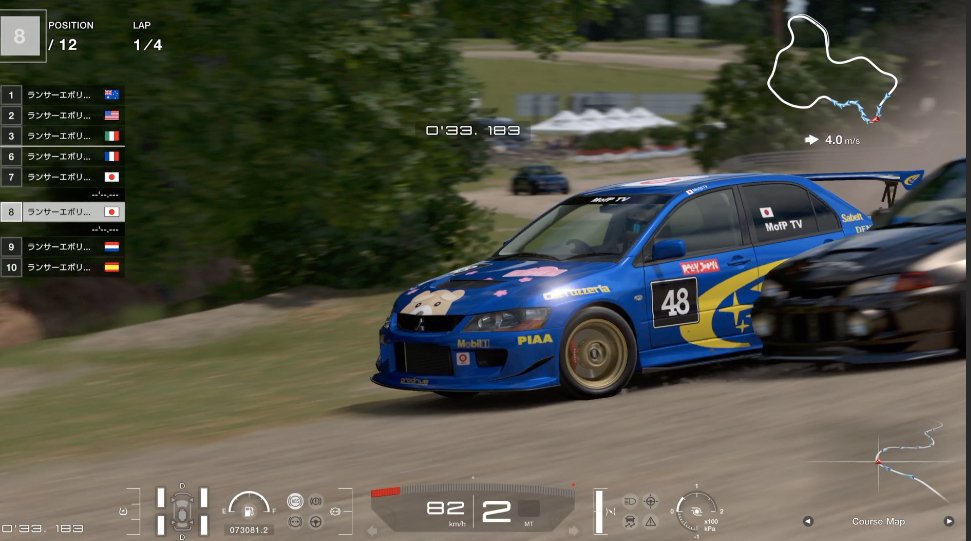This screenshot has height=541, width=971.
Task: Select the third-place row with Italian flag
Action: (x=62, y=136)
